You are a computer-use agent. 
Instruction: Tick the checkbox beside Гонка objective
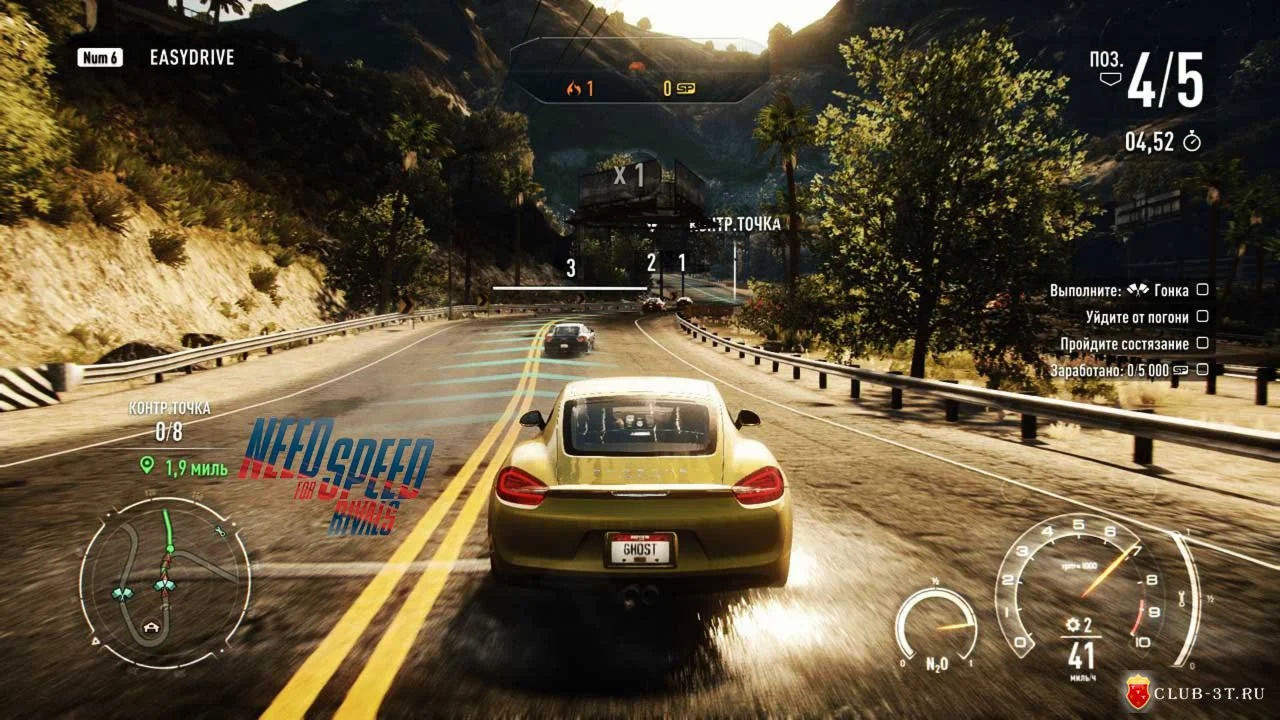1202,290
